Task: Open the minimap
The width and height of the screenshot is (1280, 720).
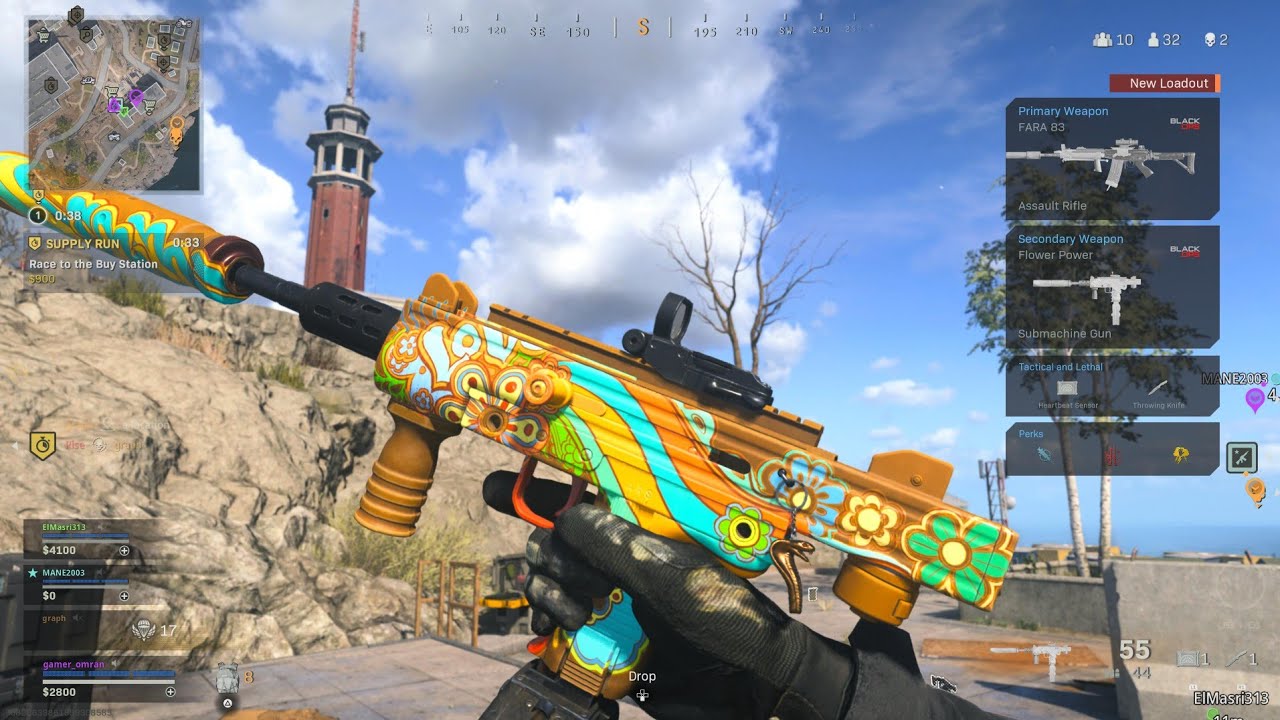Action: 113,103
